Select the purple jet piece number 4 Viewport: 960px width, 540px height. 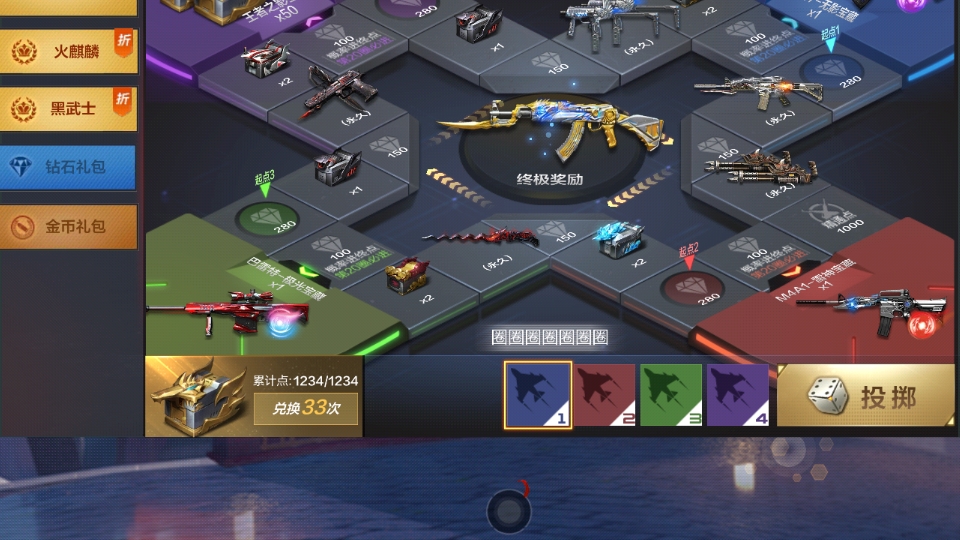click(x=738, y=395)
